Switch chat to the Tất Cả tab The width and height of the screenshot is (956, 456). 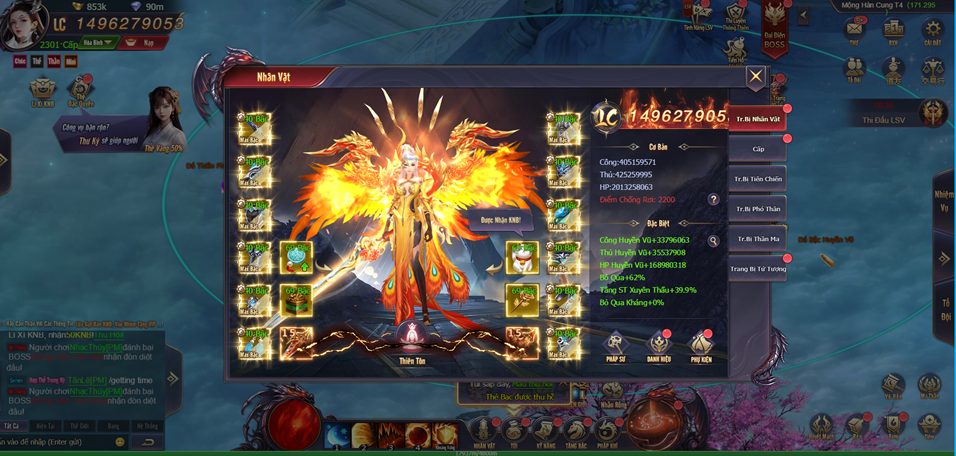coord(12,425)
